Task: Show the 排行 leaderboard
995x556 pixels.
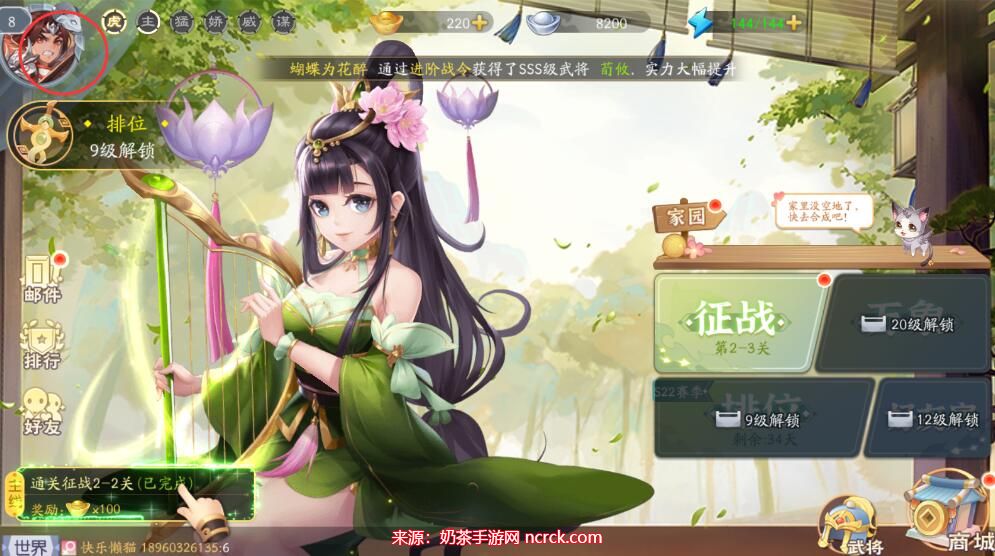Action: [x=42, y=344]
